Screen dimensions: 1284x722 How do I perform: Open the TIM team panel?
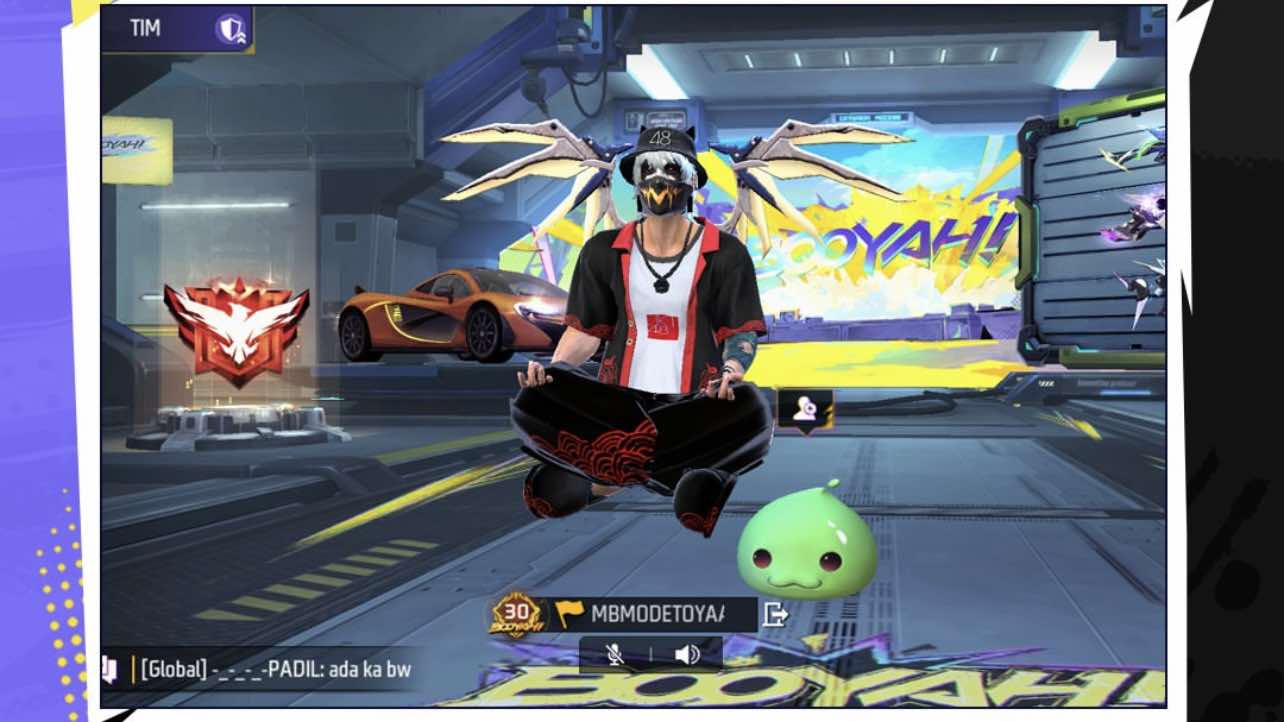point(146,29)
